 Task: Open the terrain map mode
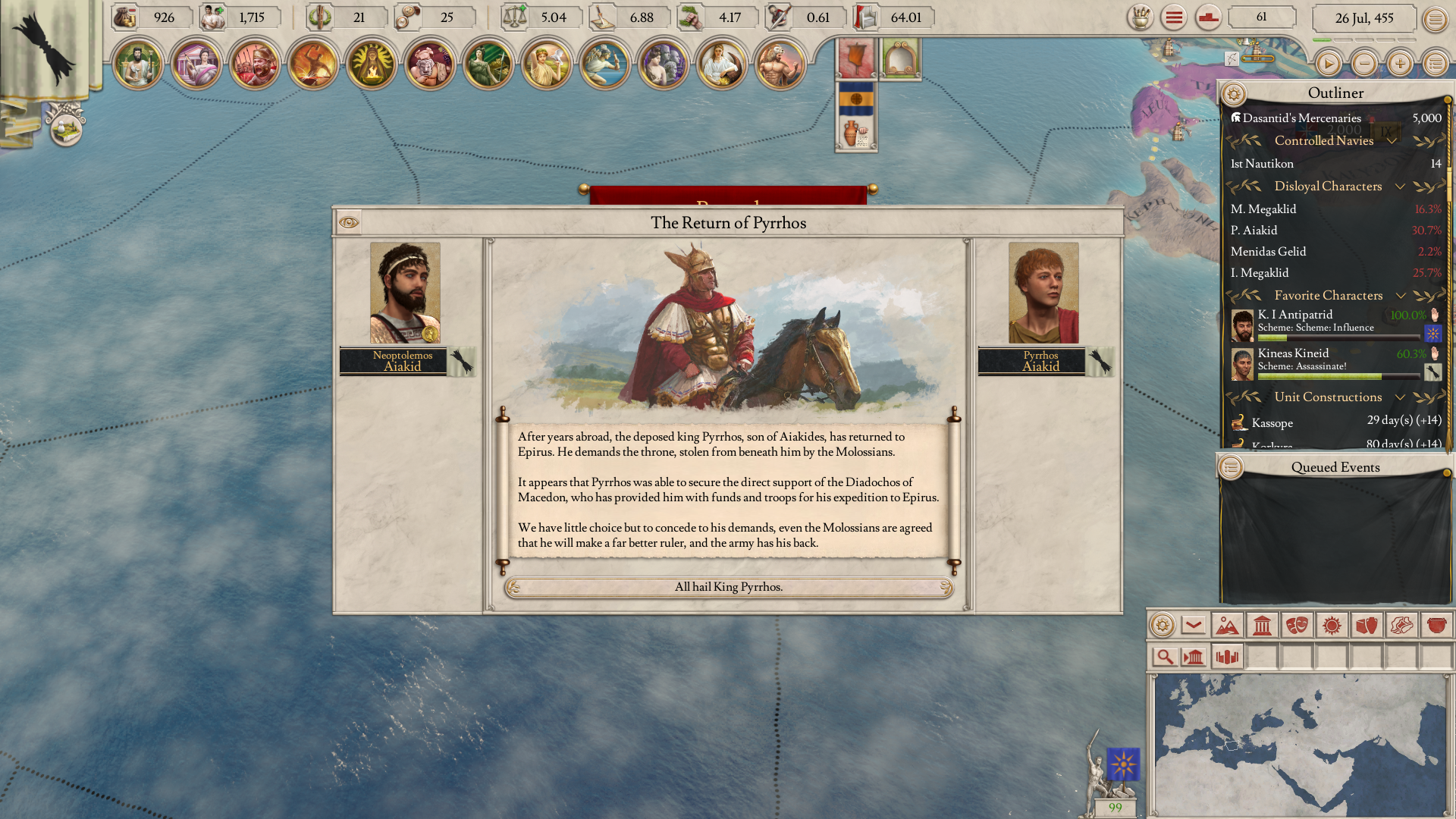click(x=1227, y=626)
